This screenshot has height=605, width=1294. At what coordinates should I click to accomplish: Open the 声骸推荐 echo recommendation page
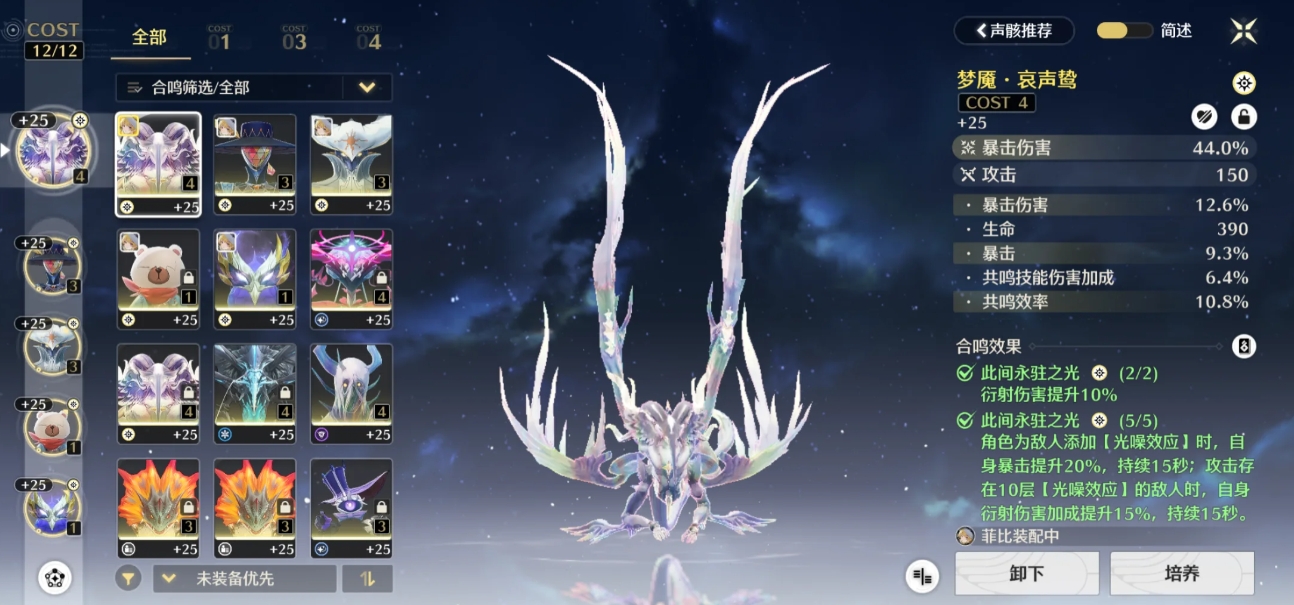[1014, 30]
